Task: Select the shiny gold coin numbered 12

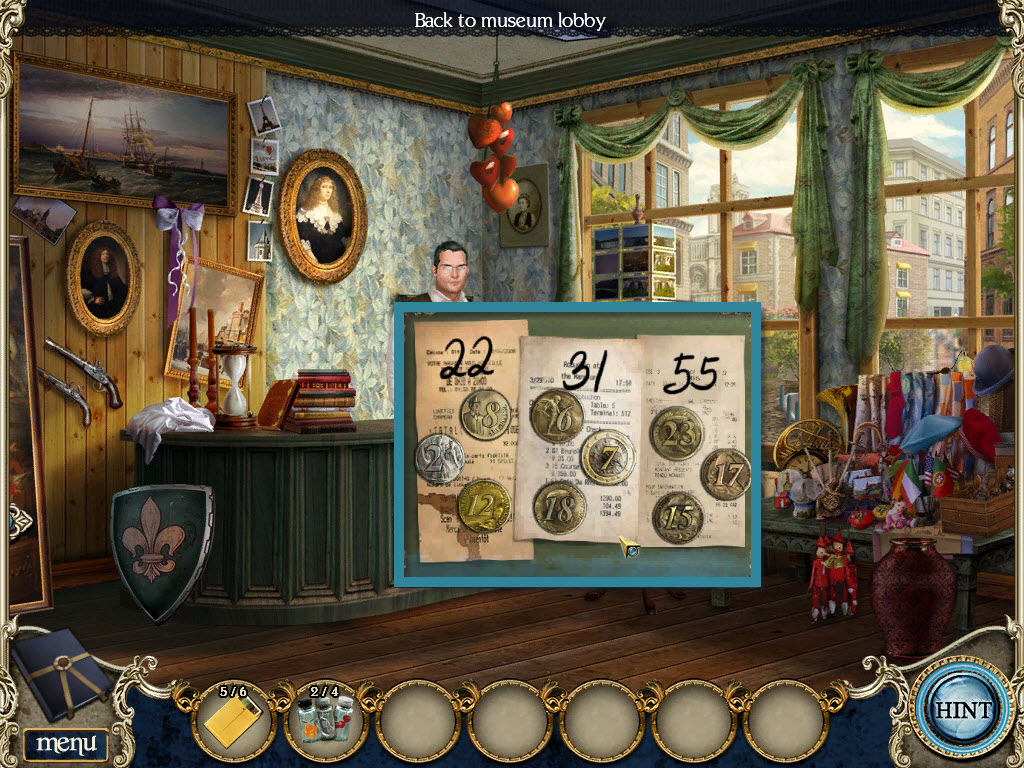Action: [484, 506]
